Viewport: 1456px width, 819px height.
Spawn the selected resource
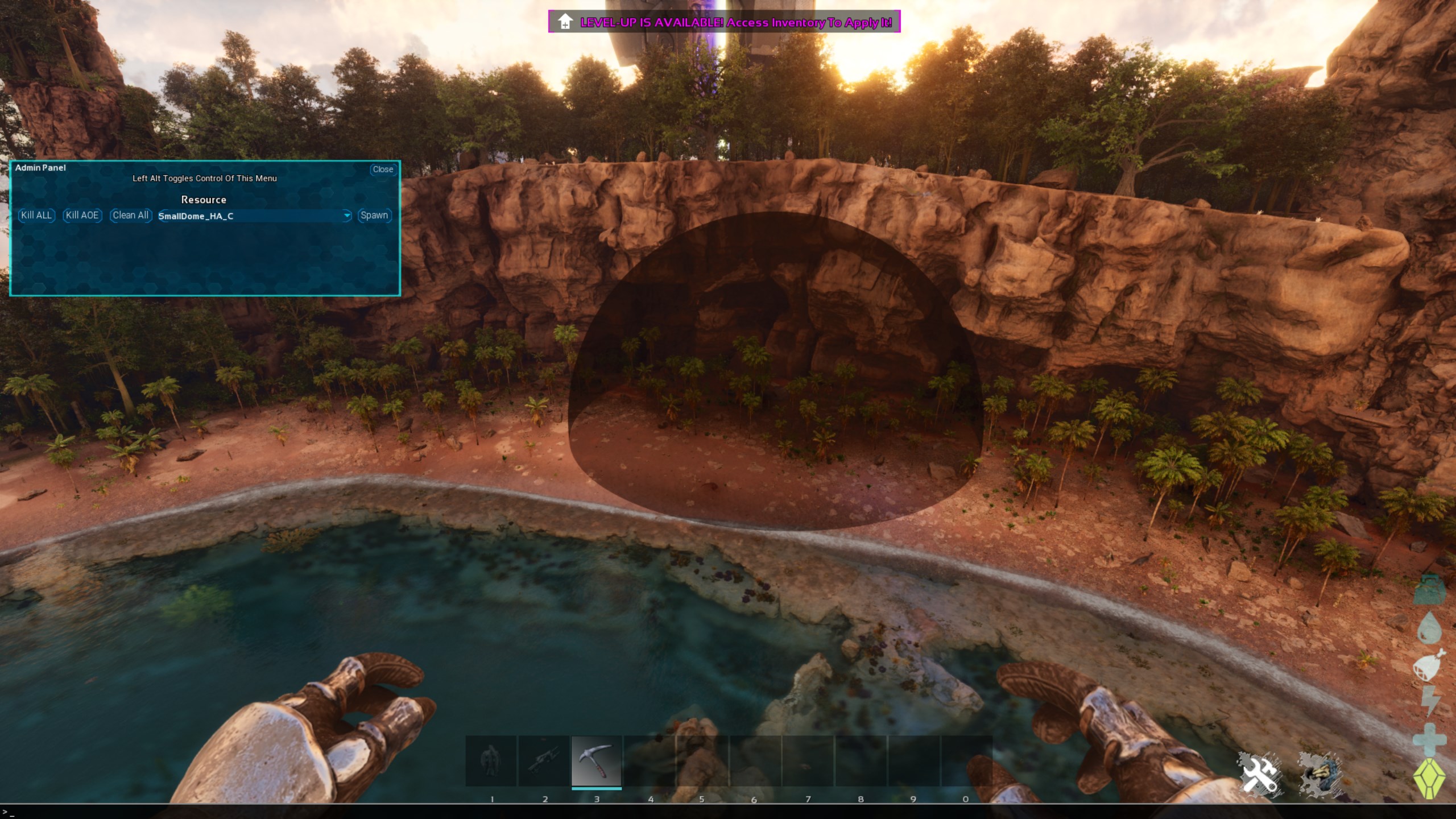(x=374, y=216)
